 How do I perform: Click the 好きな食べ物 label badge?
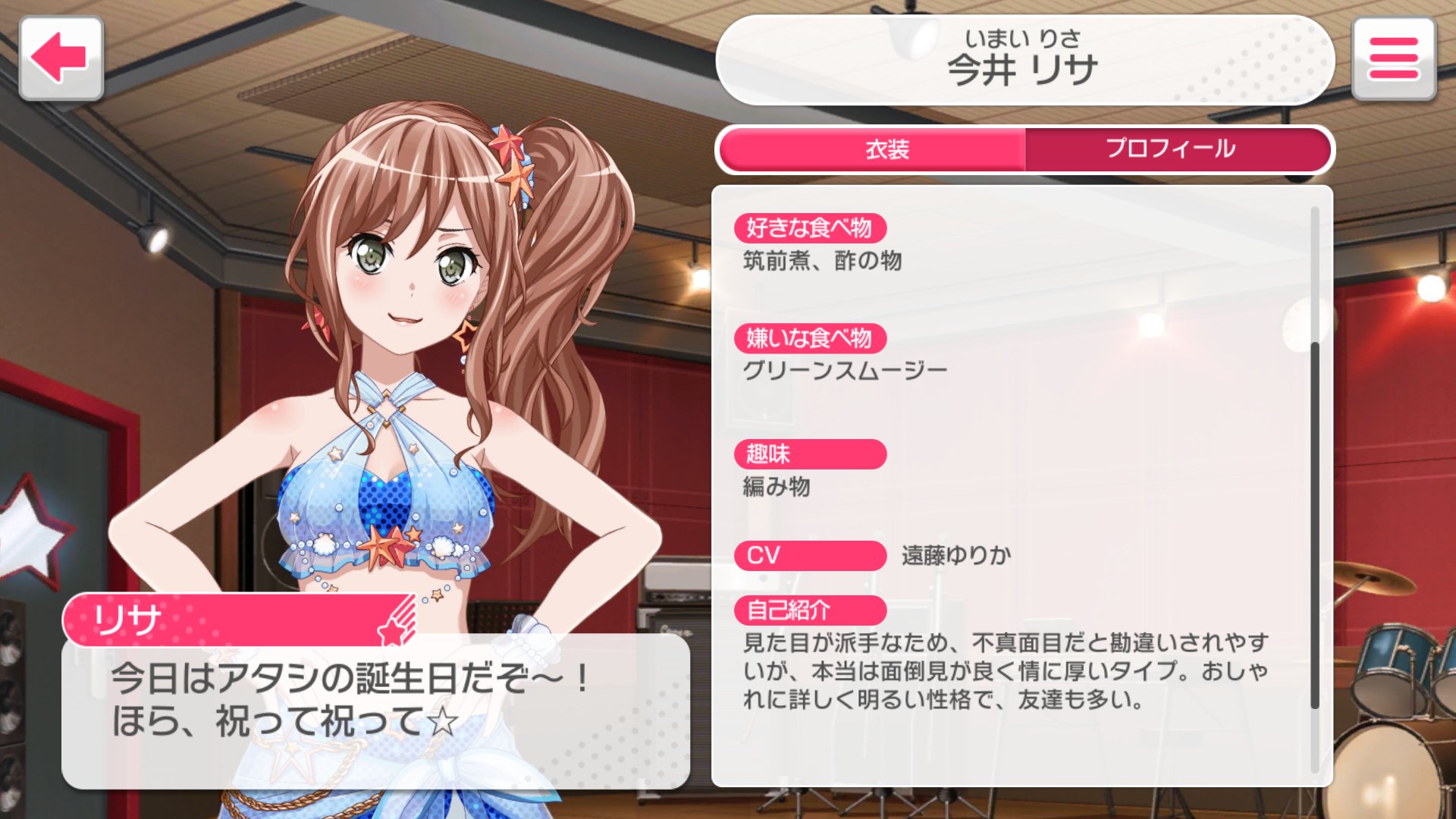point(811,225)
